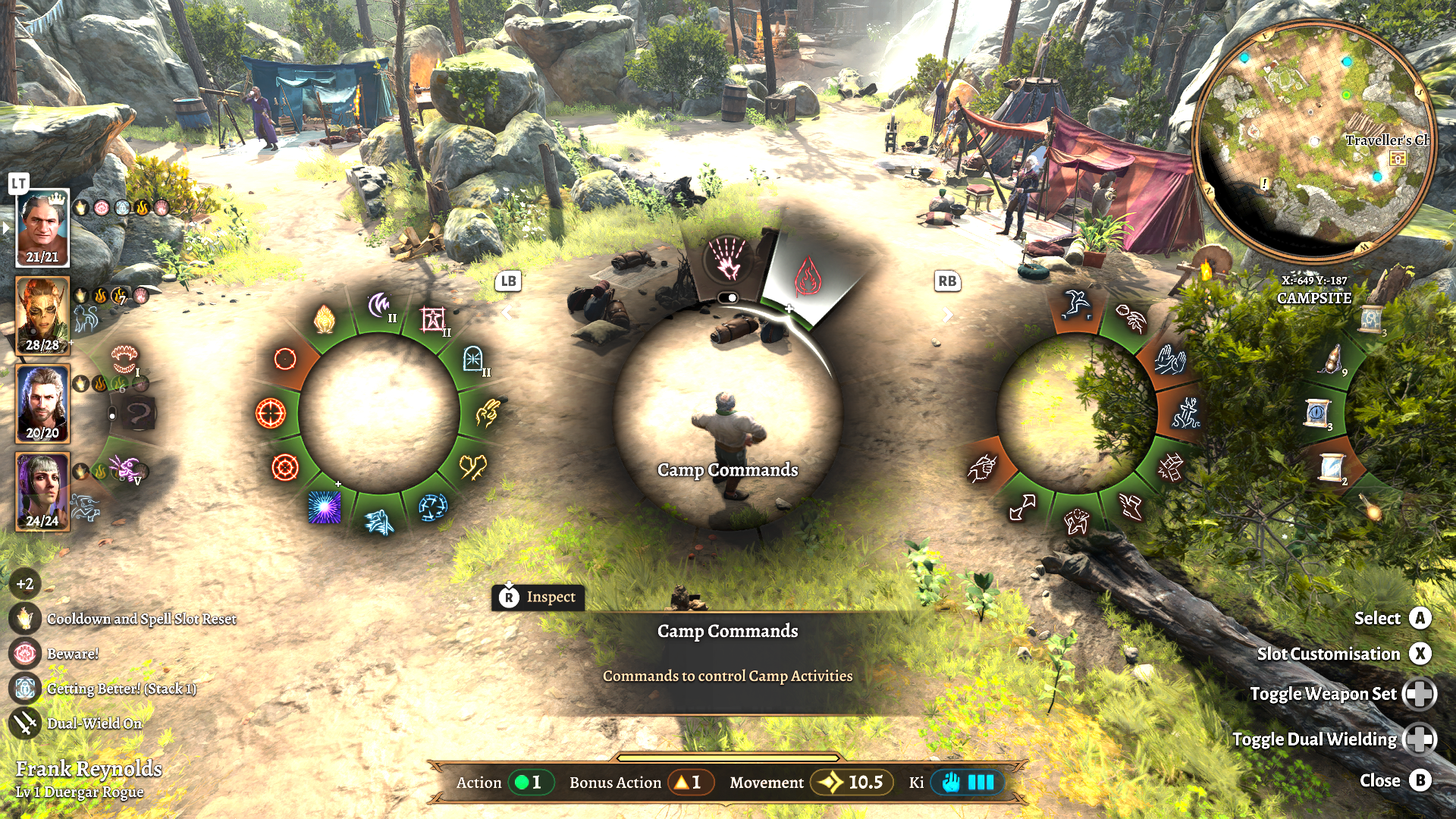Select the horned druid companion portrait

pos(42,315)
